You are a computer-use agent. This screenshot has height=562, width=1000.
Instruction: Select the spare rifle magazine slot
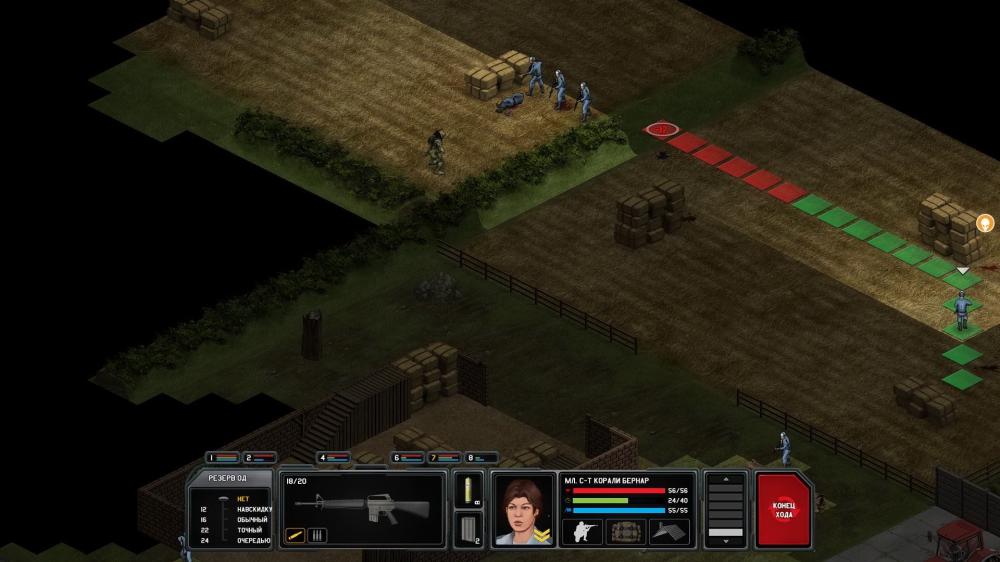click(467, 529)
